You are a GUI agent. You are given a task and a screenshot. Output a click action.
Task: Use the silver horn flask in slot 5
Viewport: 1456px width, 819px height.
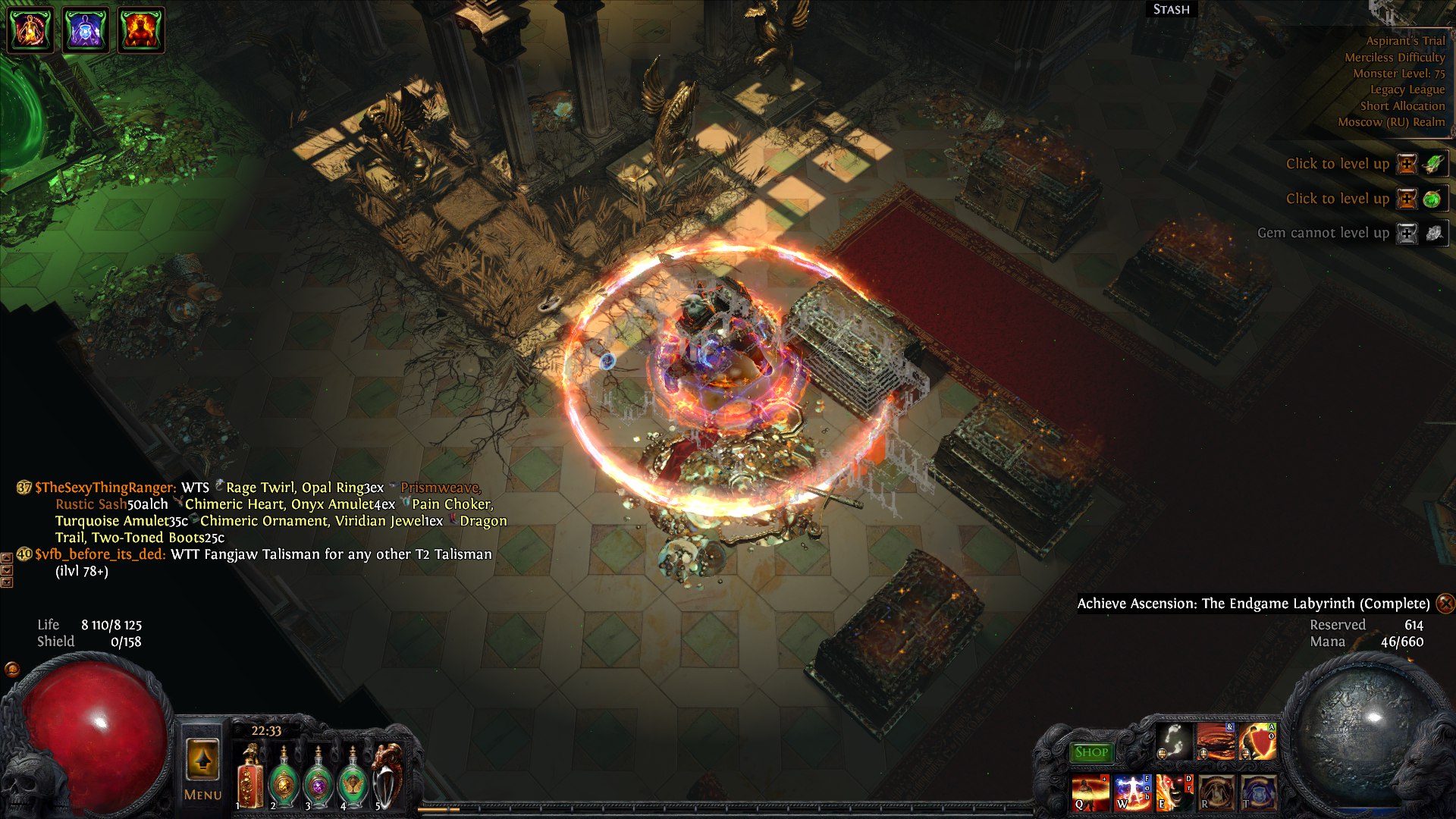click(x=388, y=777)
